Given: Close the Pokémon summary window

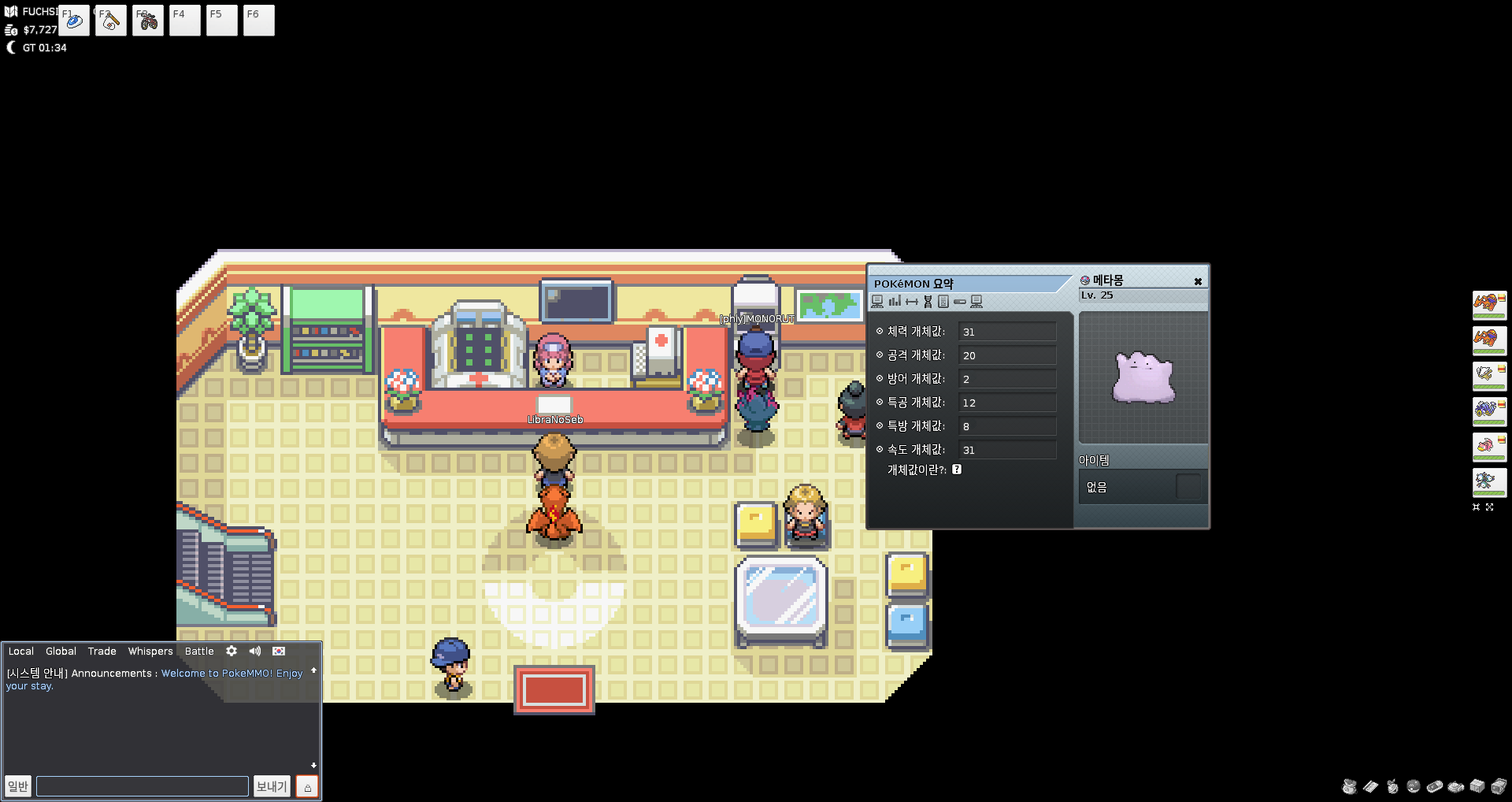Looking at the screenshot, I should tap(1198, 282).
